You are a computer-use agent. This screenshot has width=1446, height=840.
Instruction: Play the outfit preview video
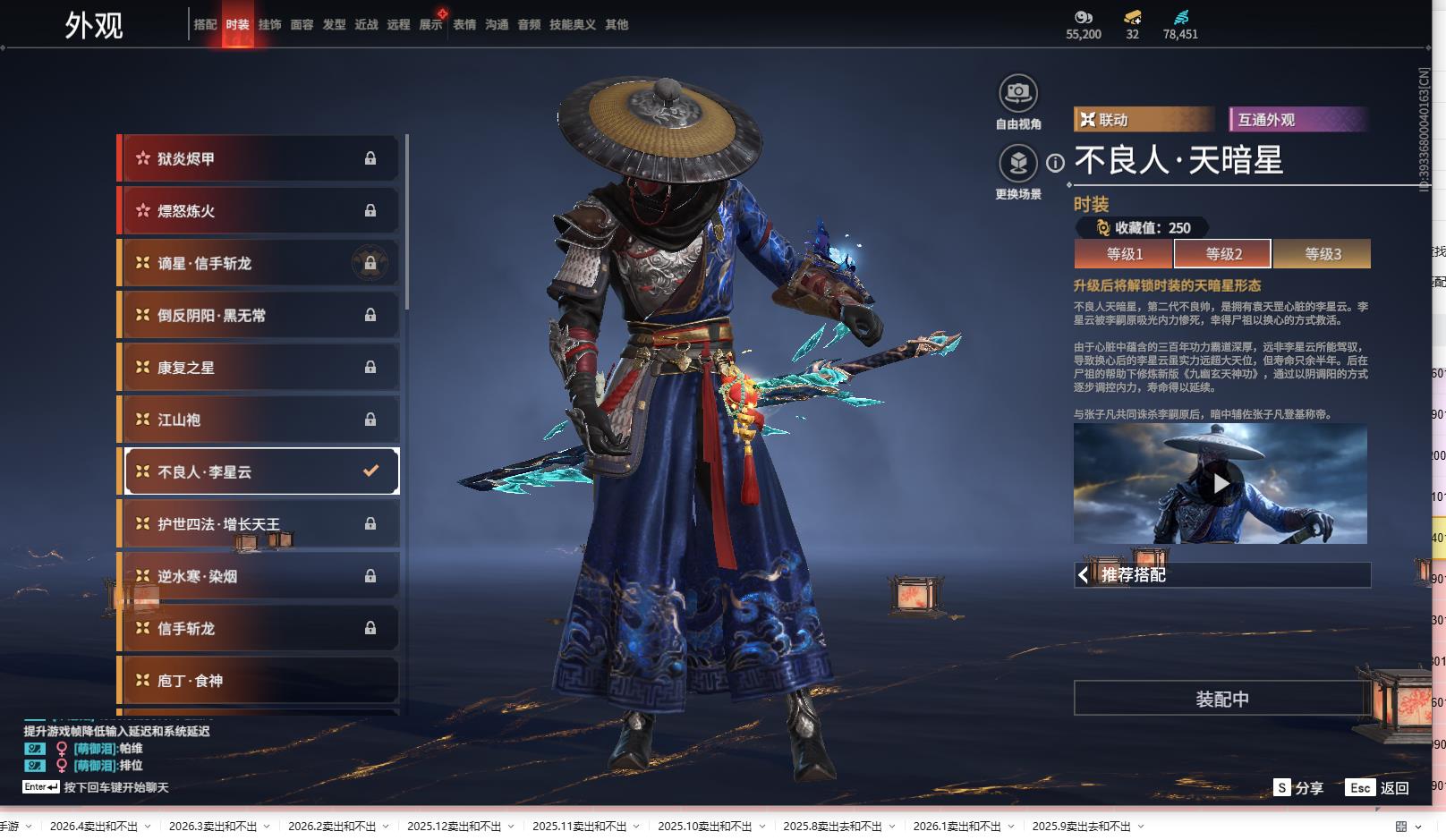(1221, 484)
